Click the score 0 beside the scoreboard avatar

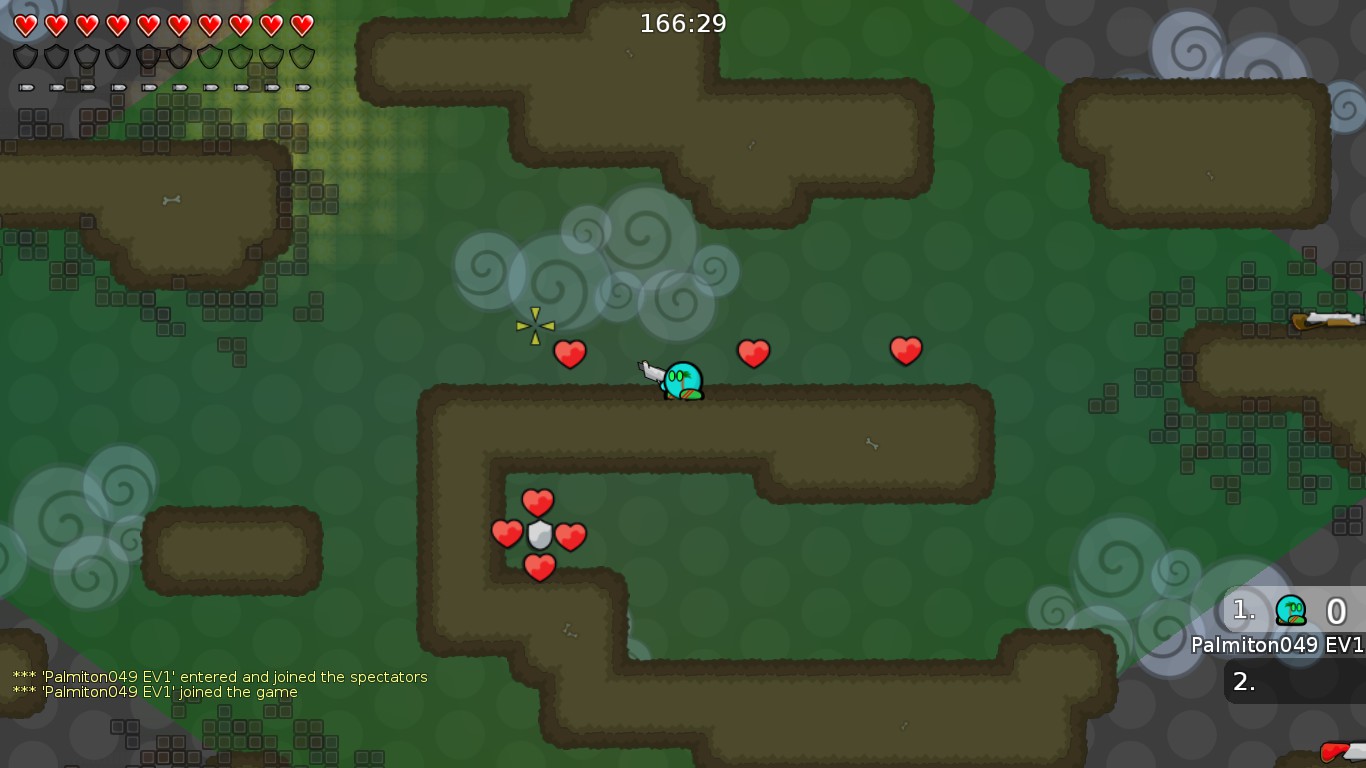[1337, 610]
